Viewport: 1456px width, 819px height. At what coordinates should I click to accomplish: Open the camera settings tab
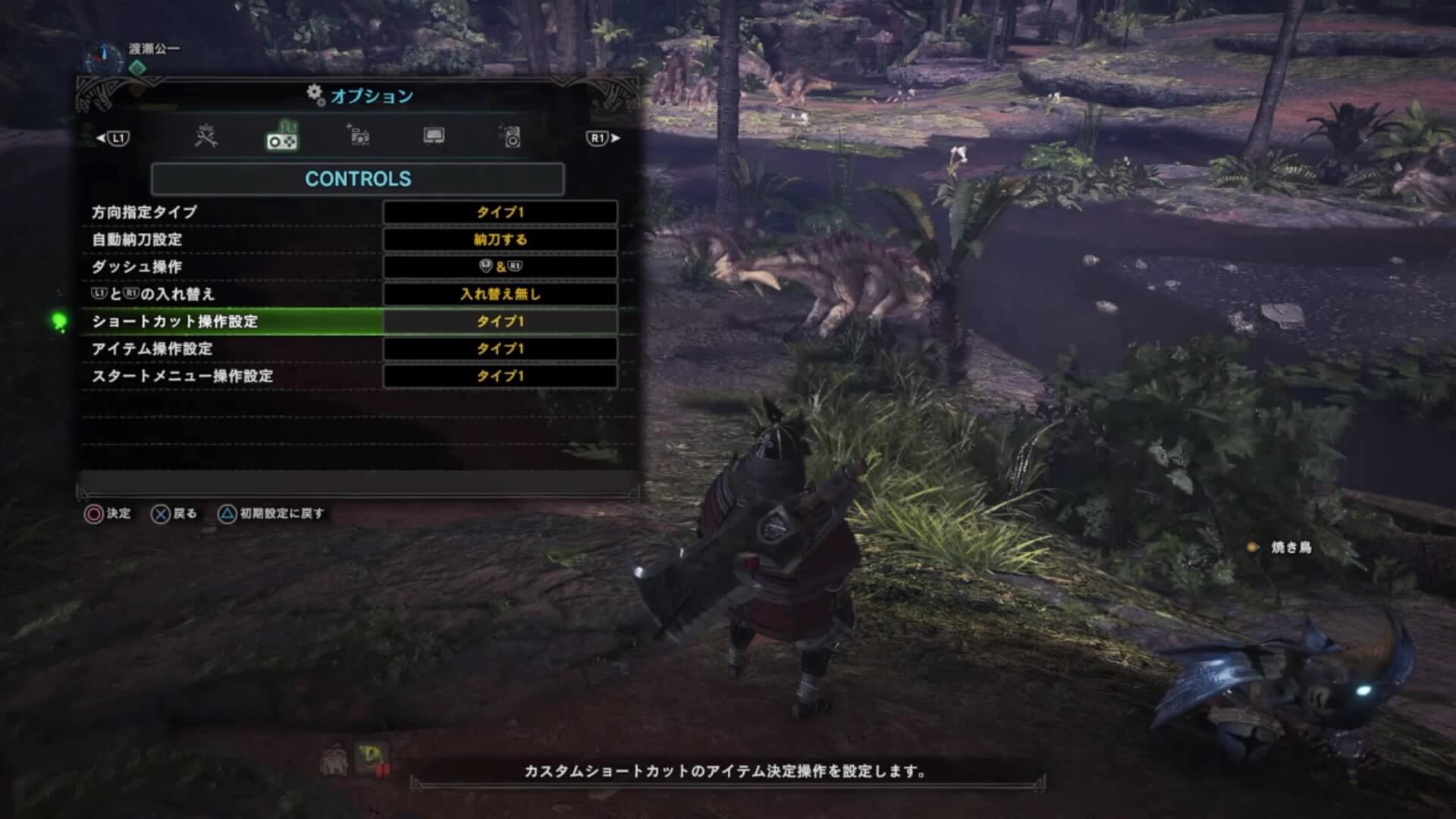point(358,136)
